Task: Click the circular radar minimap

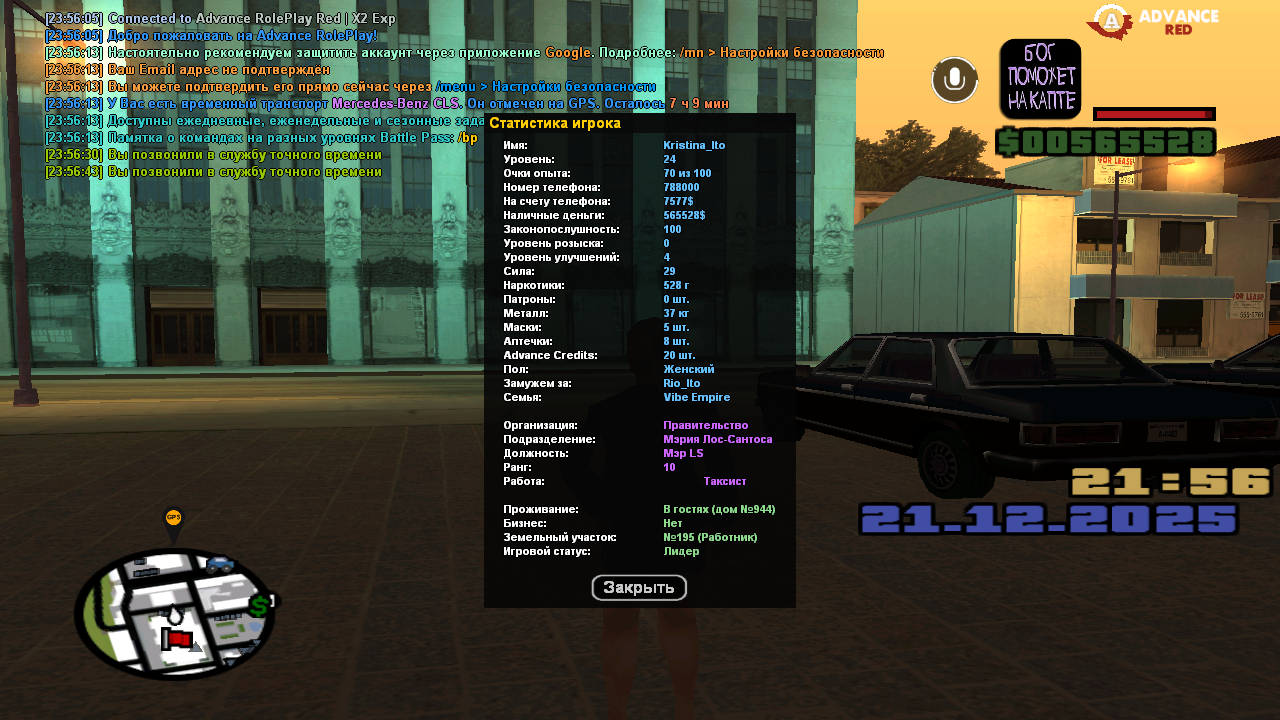Action: (175, 612)
